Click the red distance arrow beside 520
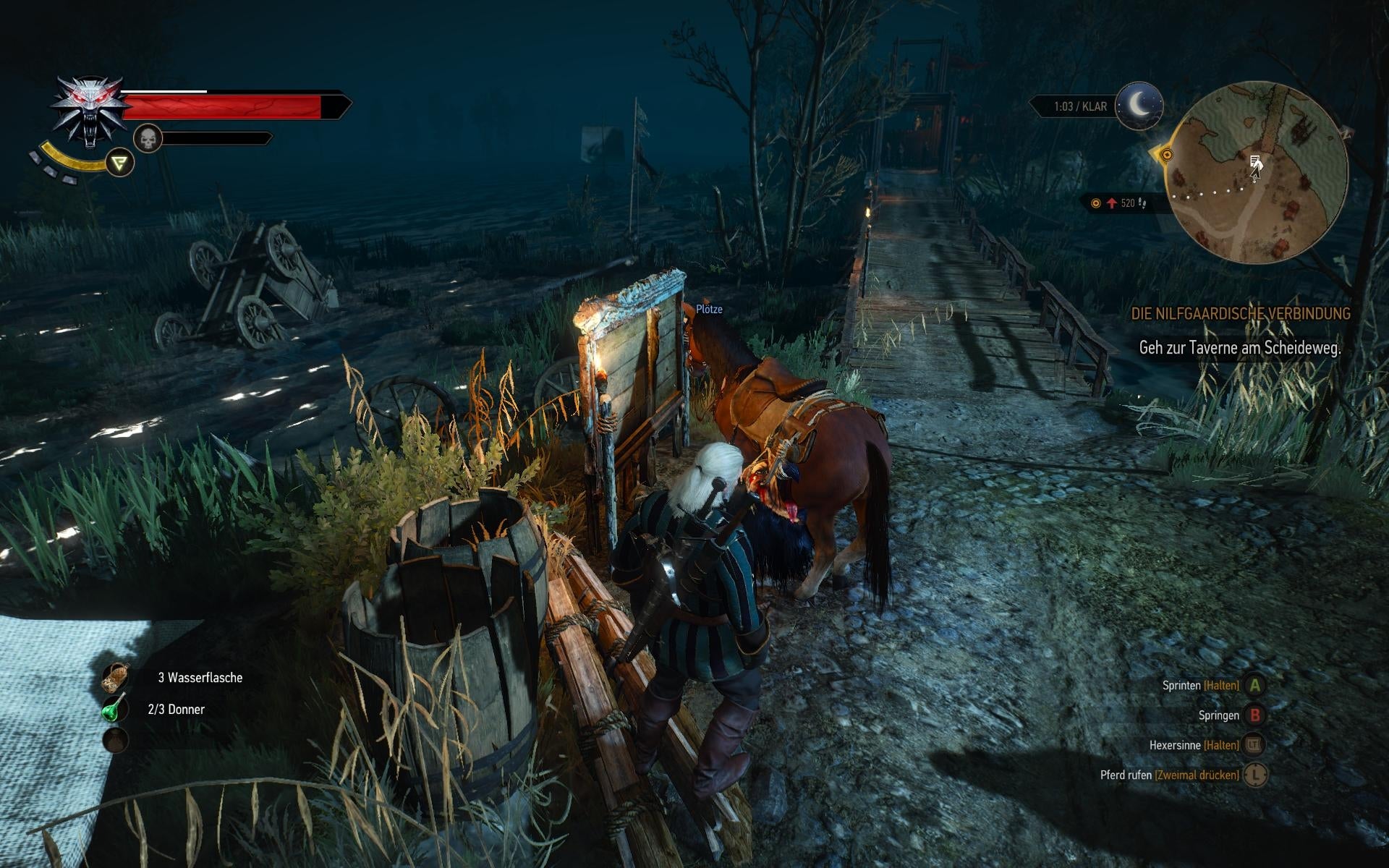This screenshot has height=868, width=1389. (1112, 204)
